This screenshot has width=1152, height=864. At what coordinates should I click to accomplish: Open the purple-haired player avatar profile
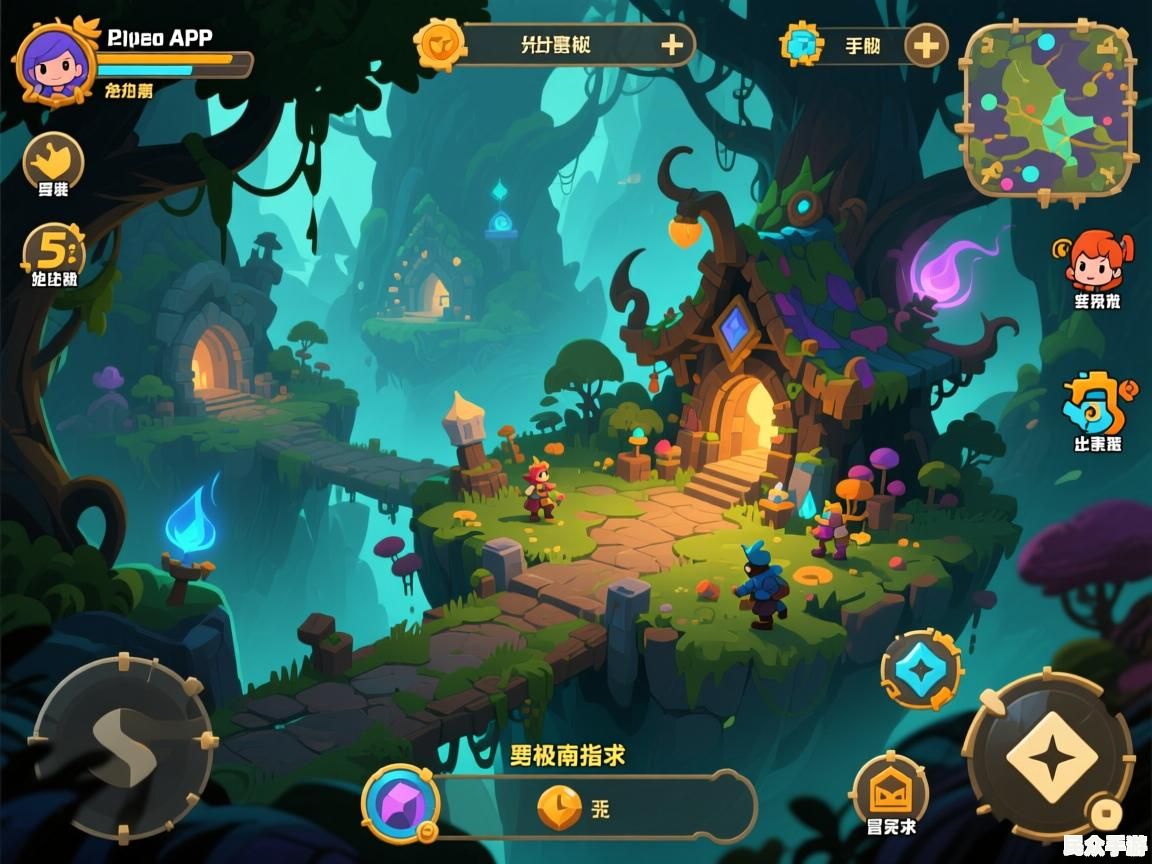56,62
